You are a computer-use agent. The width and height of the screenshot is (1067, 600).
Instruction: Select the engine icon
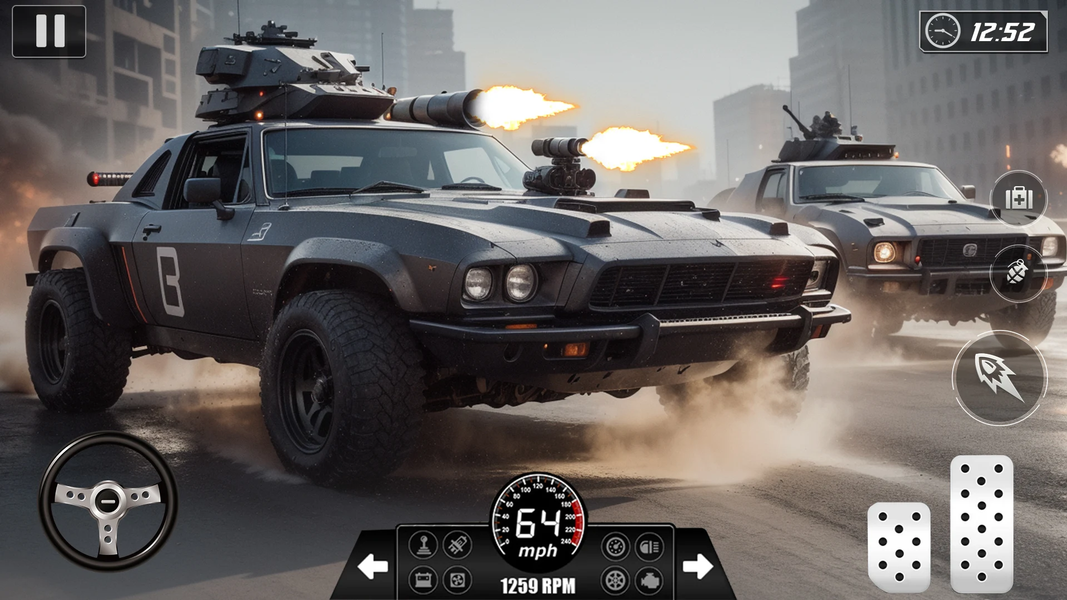click(x=649, y=579)
